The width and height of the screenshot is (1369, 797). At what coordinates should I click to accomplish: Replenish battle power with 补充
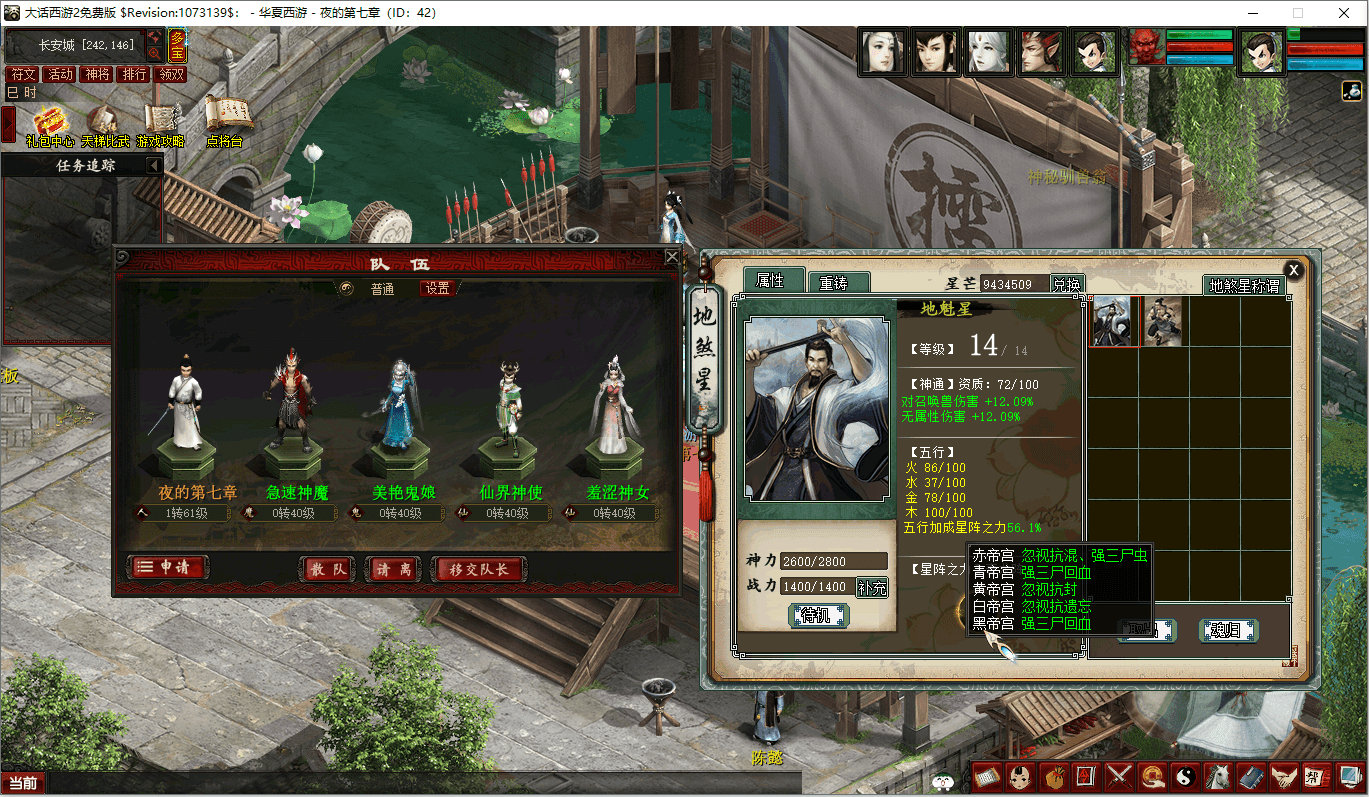click(872, 587)
